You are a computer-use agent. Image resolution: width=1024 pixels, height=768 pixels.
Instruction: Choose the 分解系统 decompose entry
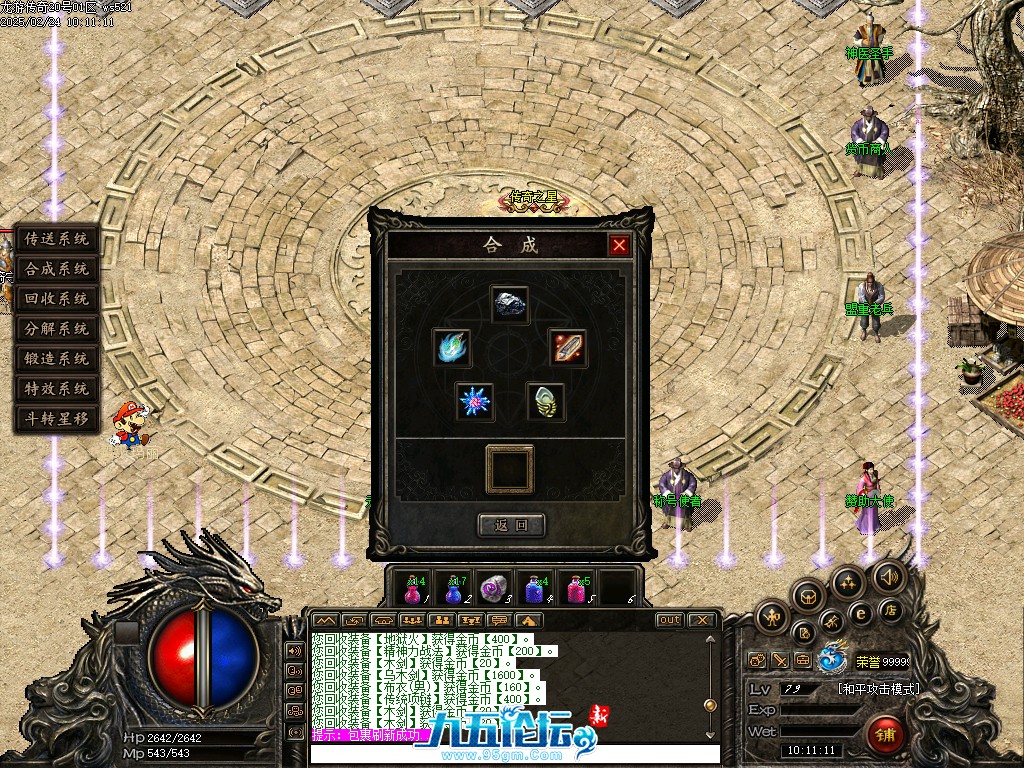pyautogui.click(x=57, y=329)
